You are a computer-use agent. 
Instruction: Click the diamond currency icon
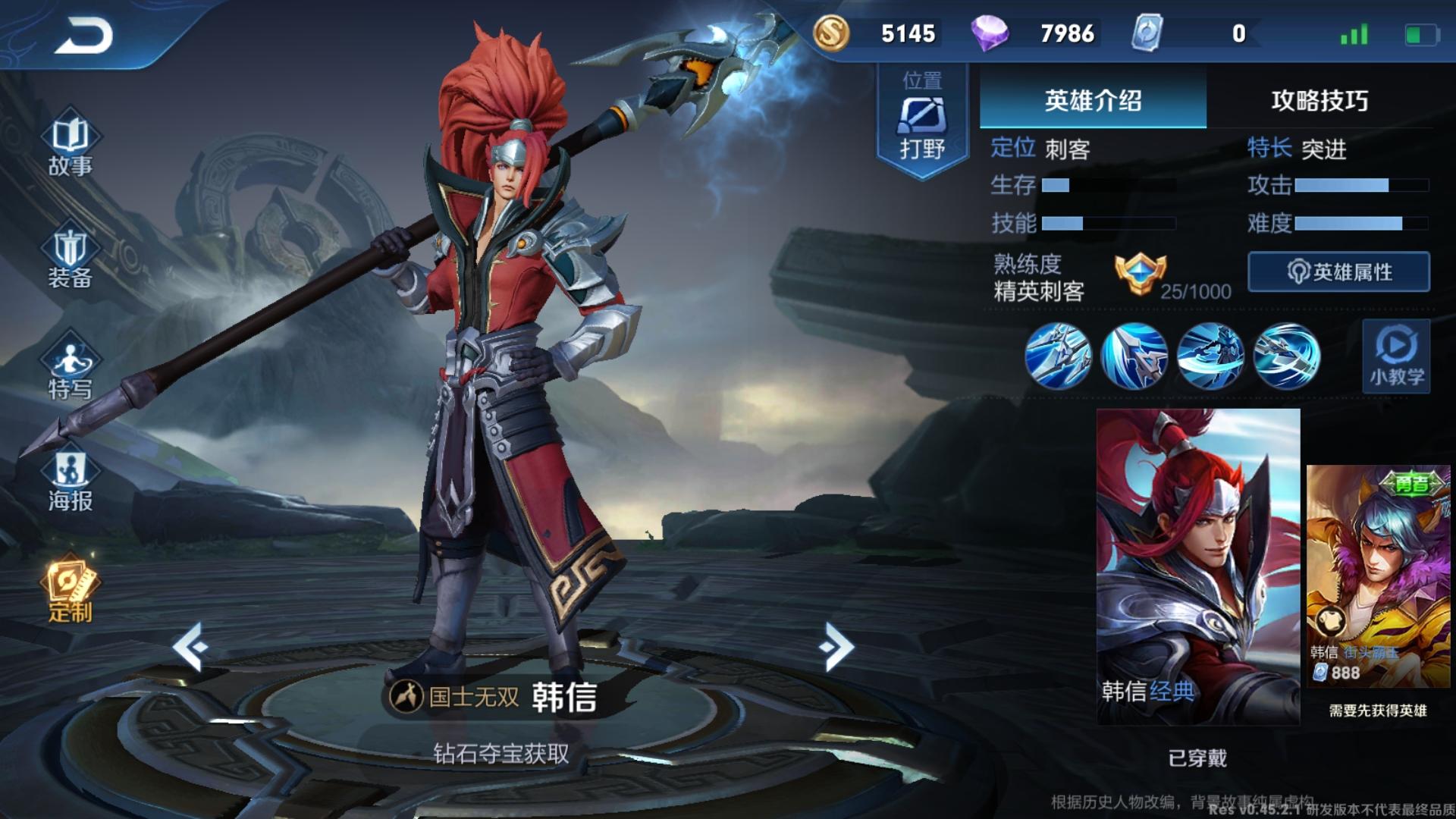pos(990,34)
